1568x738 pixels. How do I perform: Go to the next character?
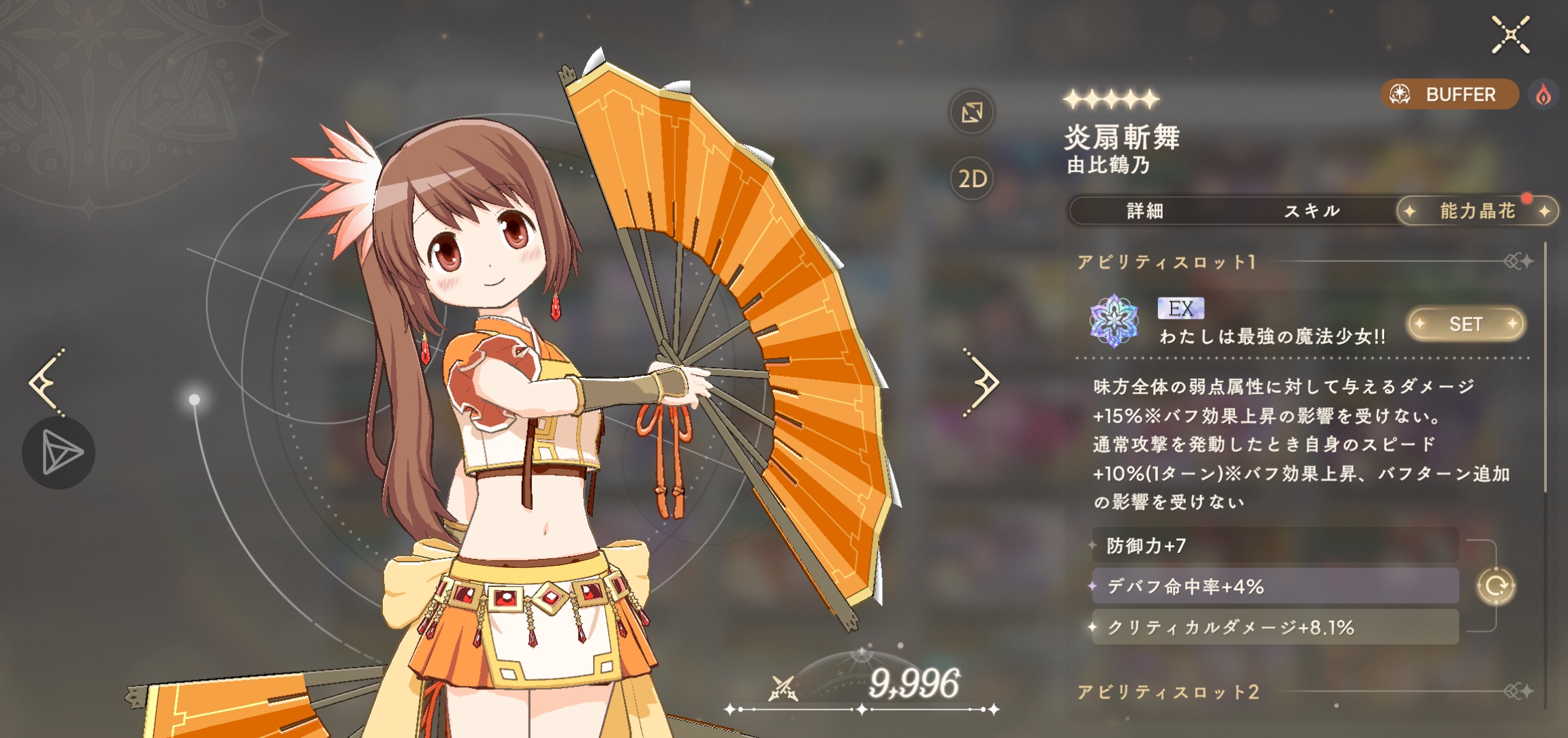981,383
